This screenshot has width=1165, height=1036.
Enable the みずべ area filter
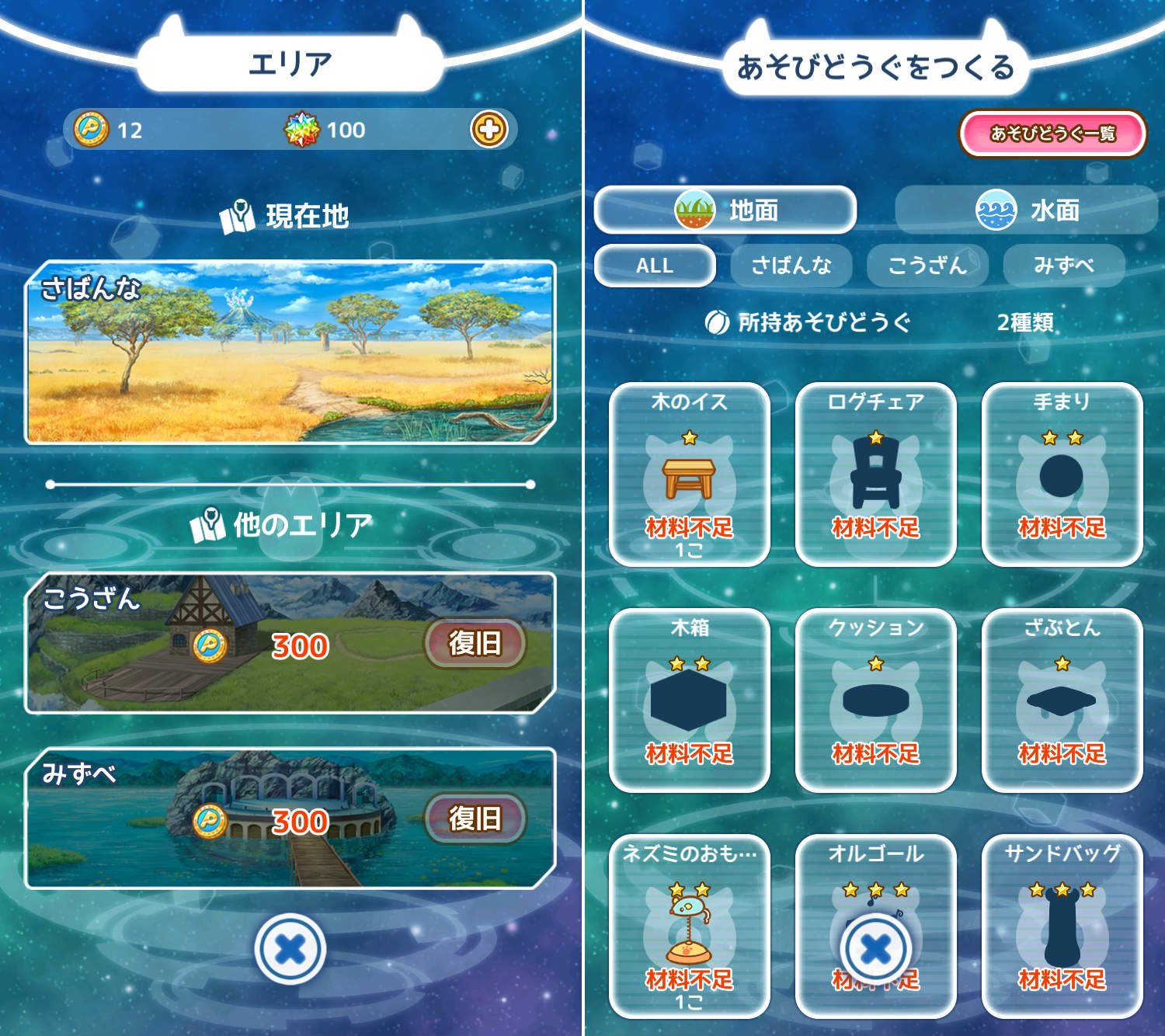pos(1066,266)
